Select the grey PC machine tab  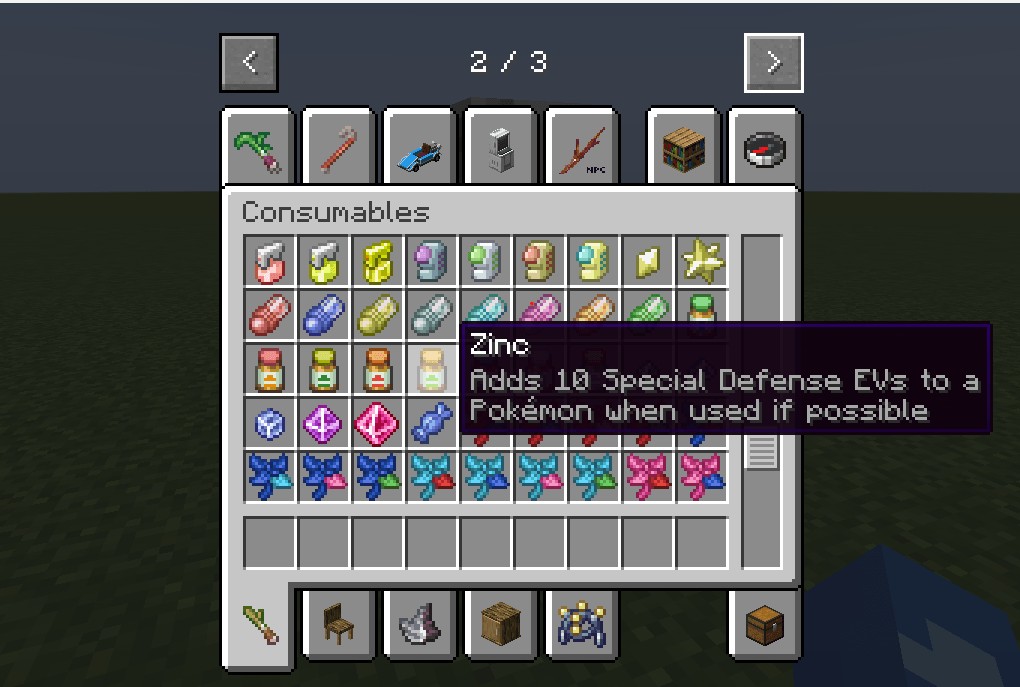pyautogui.click(x=502, y=148)
